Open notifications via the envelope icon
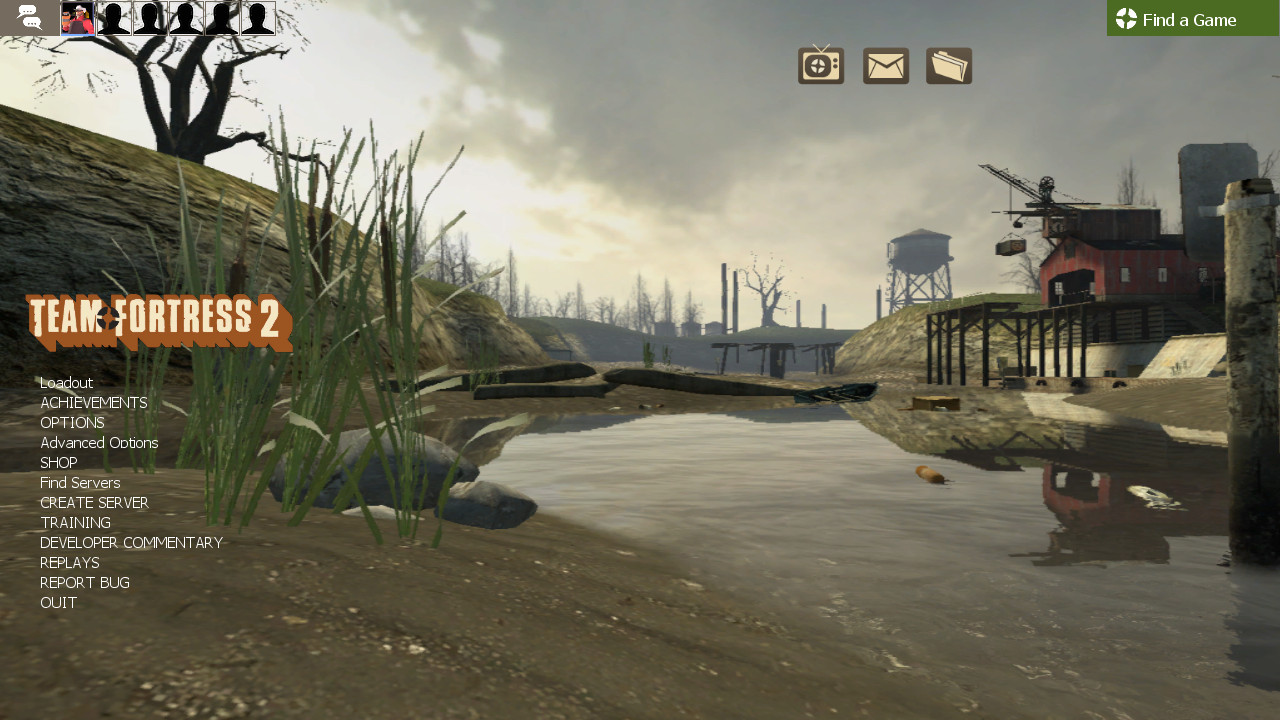The image size is (1280, 720). 885,64
